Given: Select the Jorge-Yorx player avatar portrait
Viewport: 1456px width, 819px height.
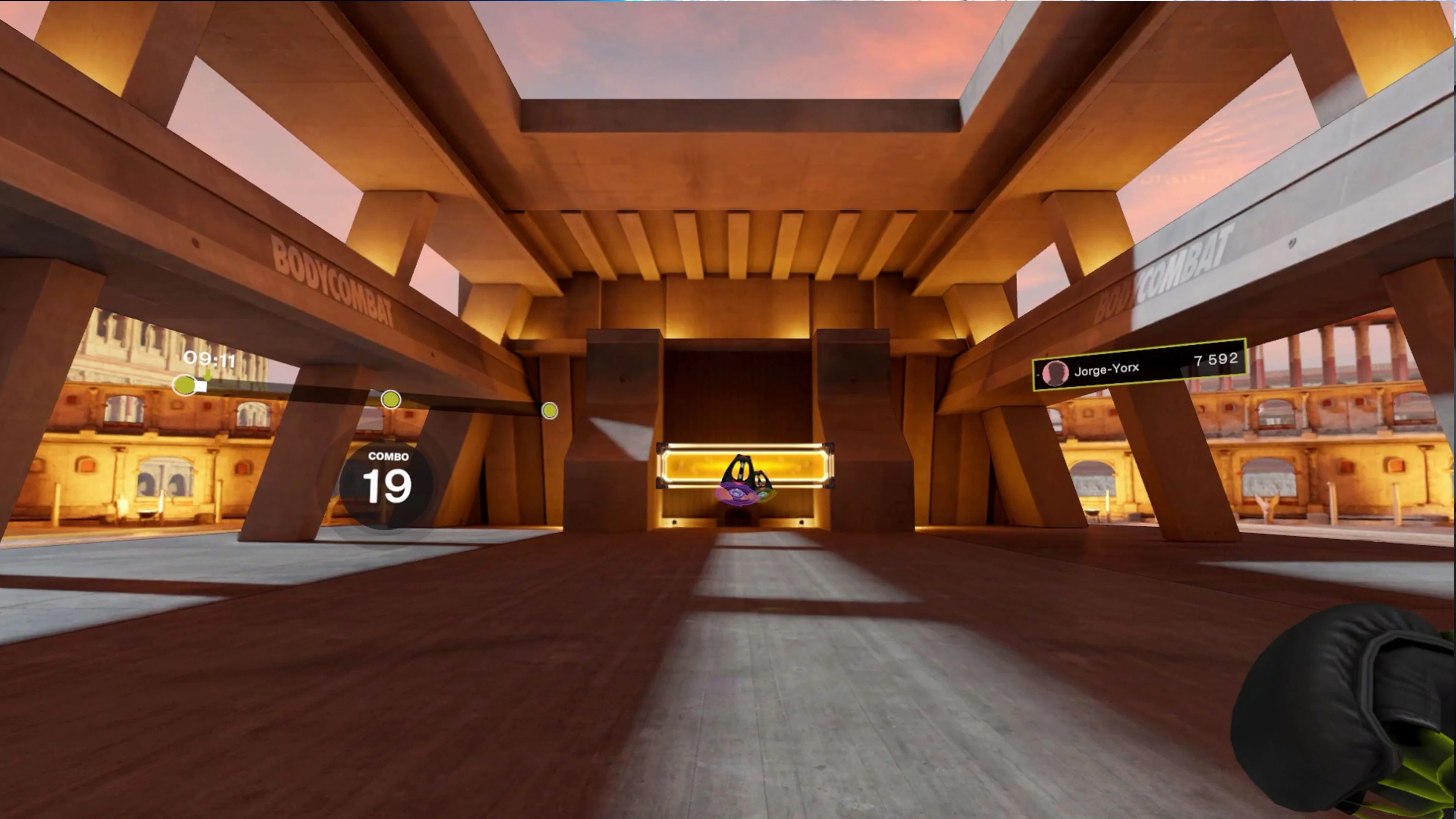Looking at the screenshot, I should (x=1055, y=374).
